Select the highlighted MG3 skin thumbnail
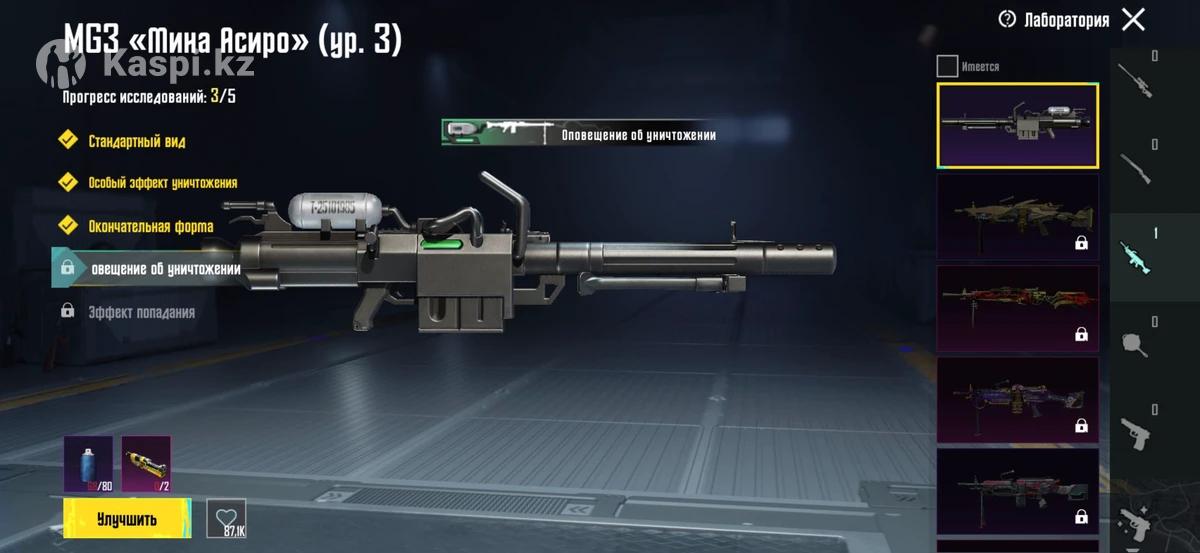 [1017, 125]
